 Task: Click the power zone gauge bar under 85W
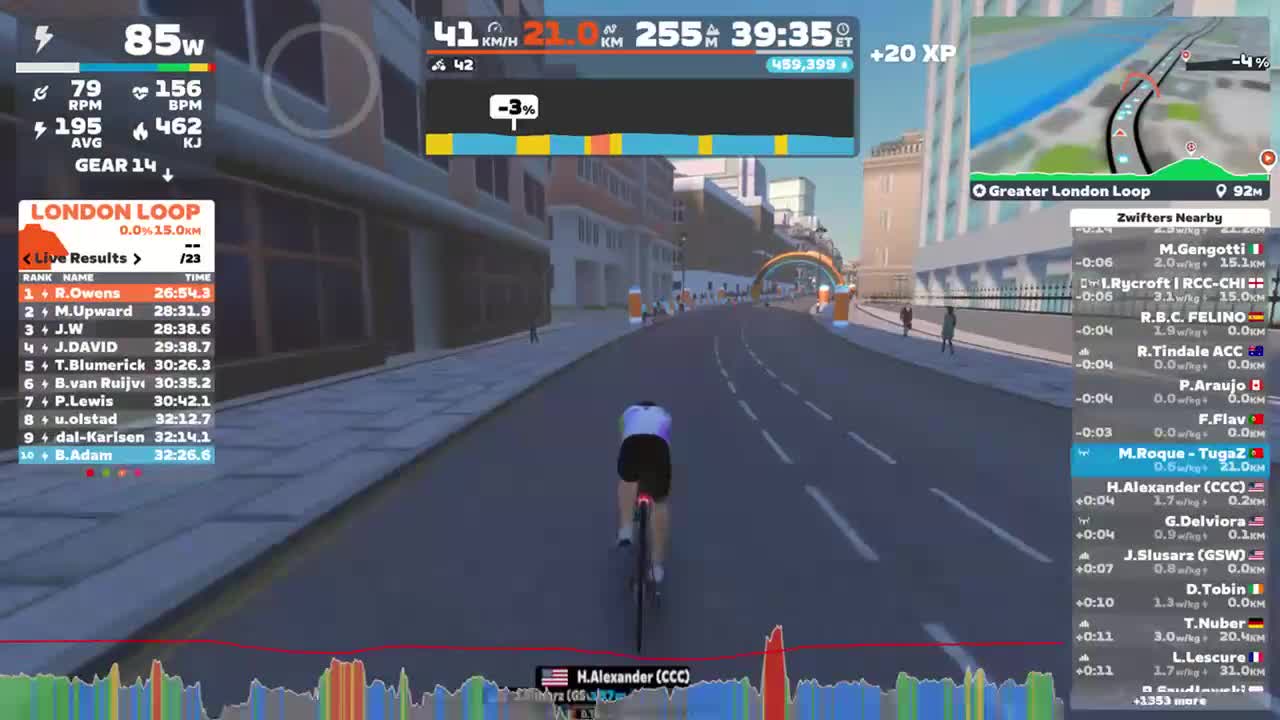click(x=116, y=67)
